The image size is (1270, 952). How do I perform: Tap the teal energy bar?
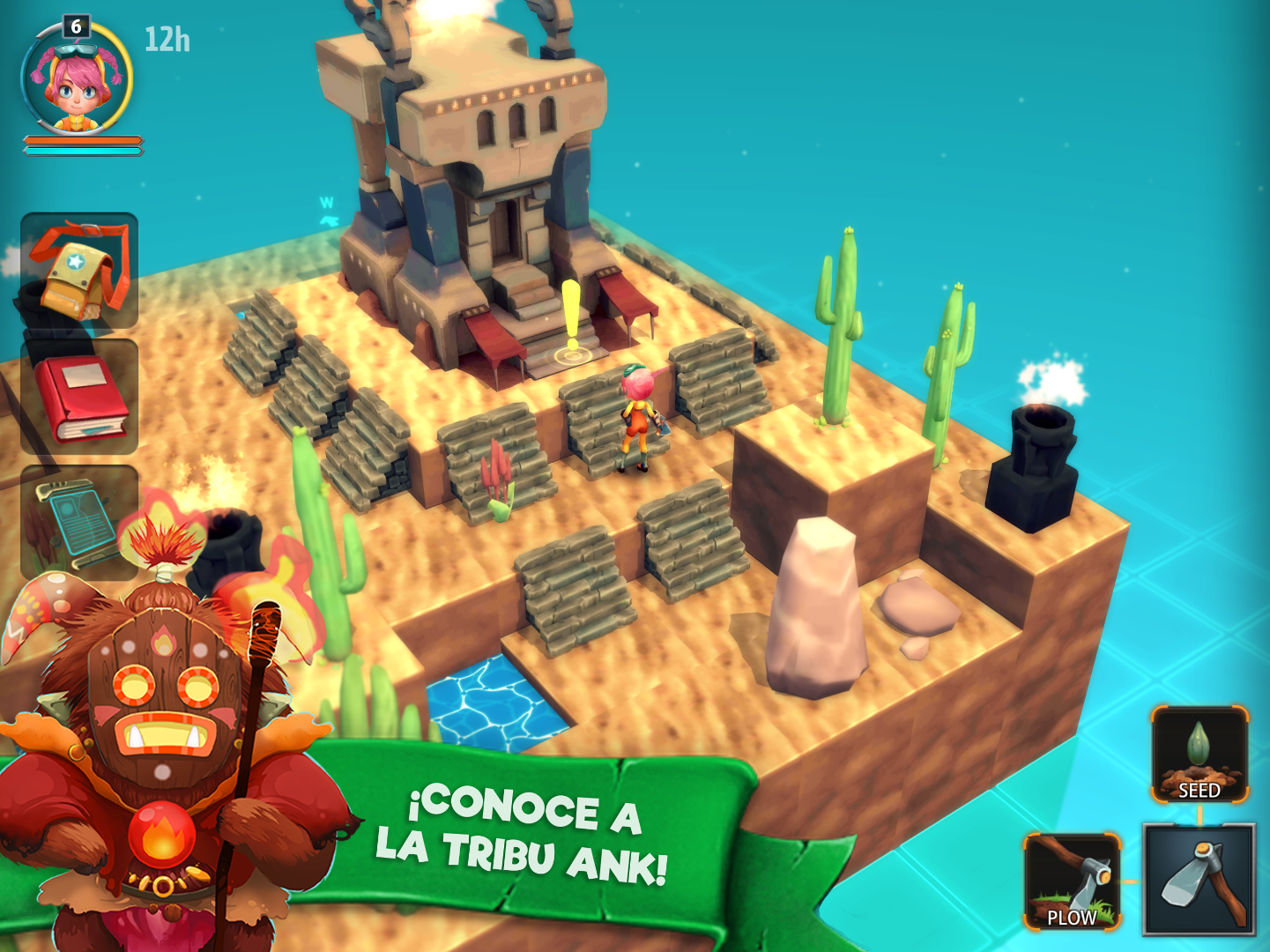point(85,150)
